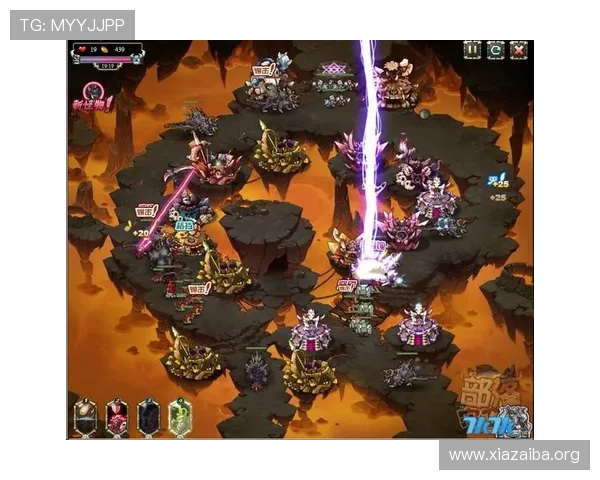Image resolution: width=600 pixels, height=480 pixels.
Task: Pause the game with the pause button
Action: (x=472, y=49)
